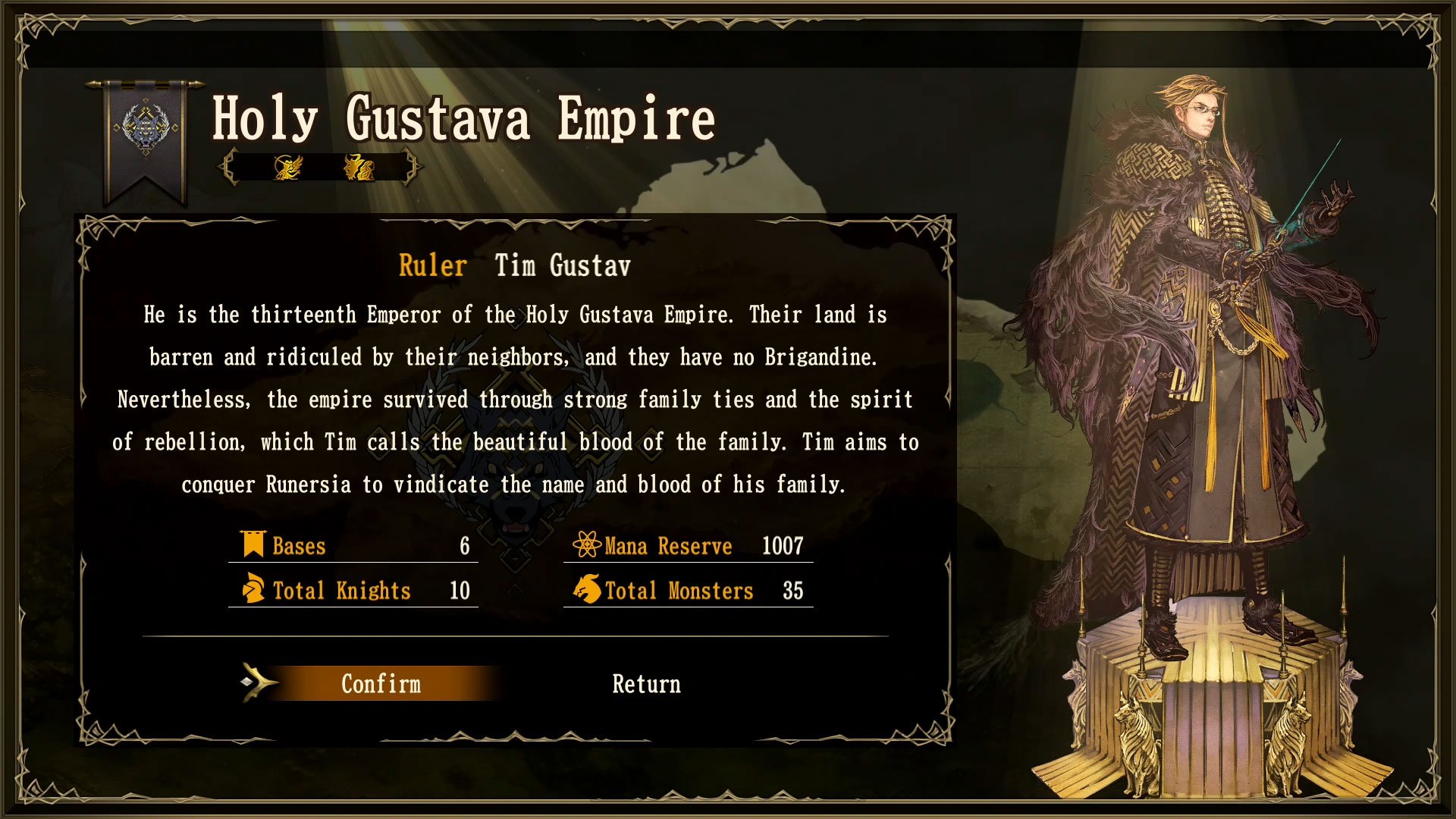Select the Ruler label above Tim Gustav
This screenshot has height=819, width=1456.
[x=433, y=266]
